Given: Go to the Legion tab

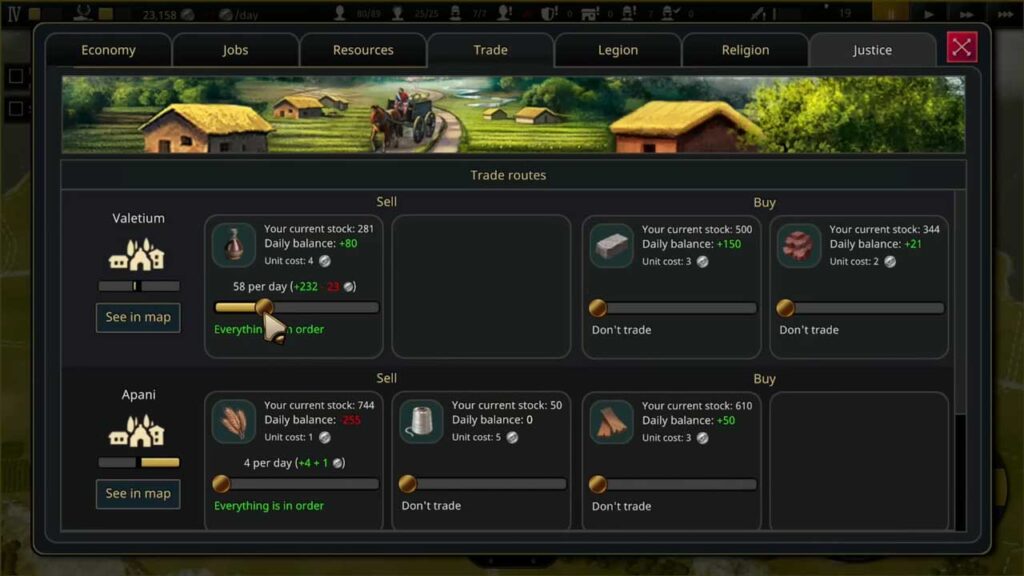Looking at the screenshot, I should (617, 50).
